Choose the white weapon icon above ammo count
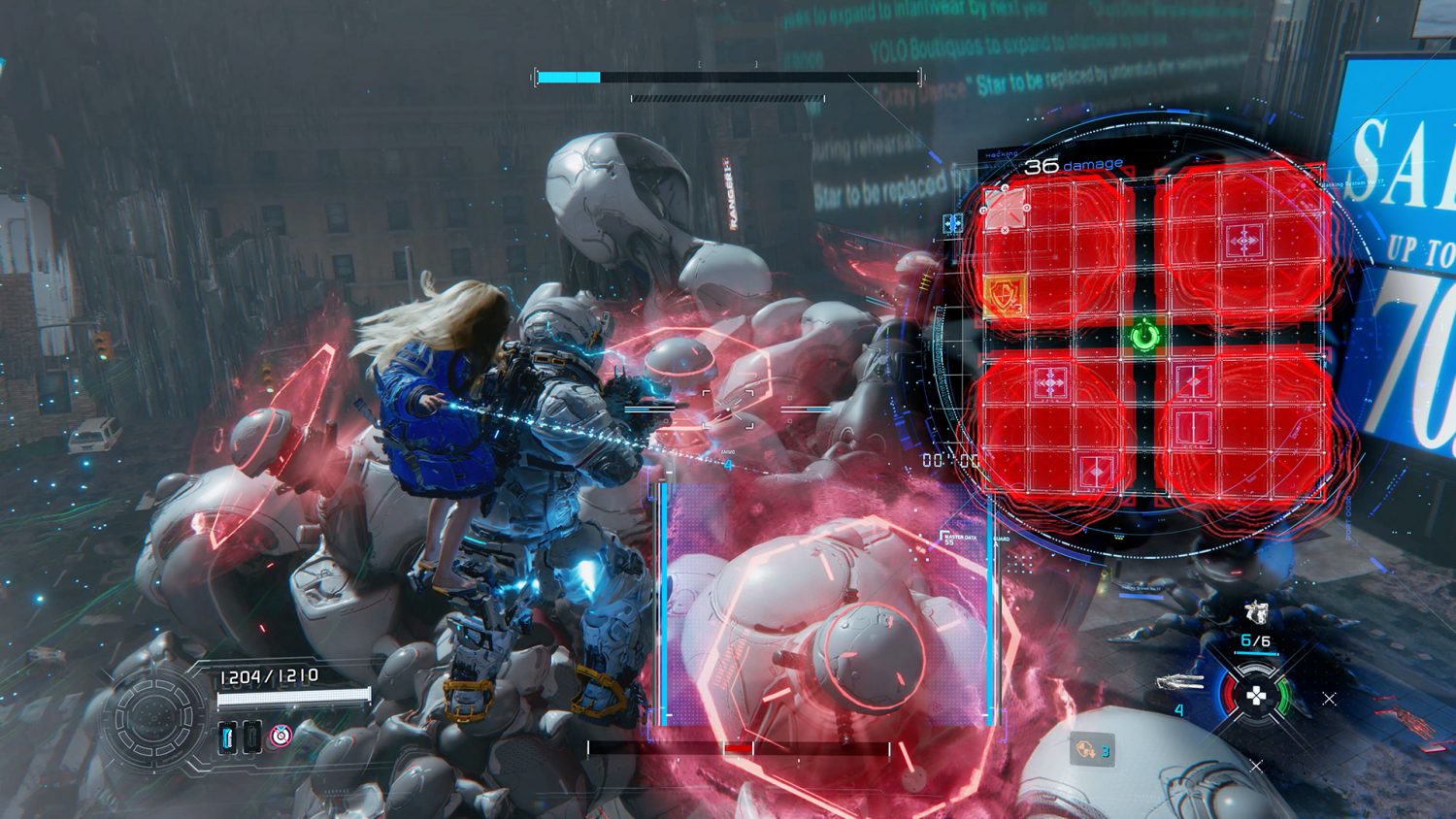This screenshot has width=1456, height=819. pos(1257,611)
